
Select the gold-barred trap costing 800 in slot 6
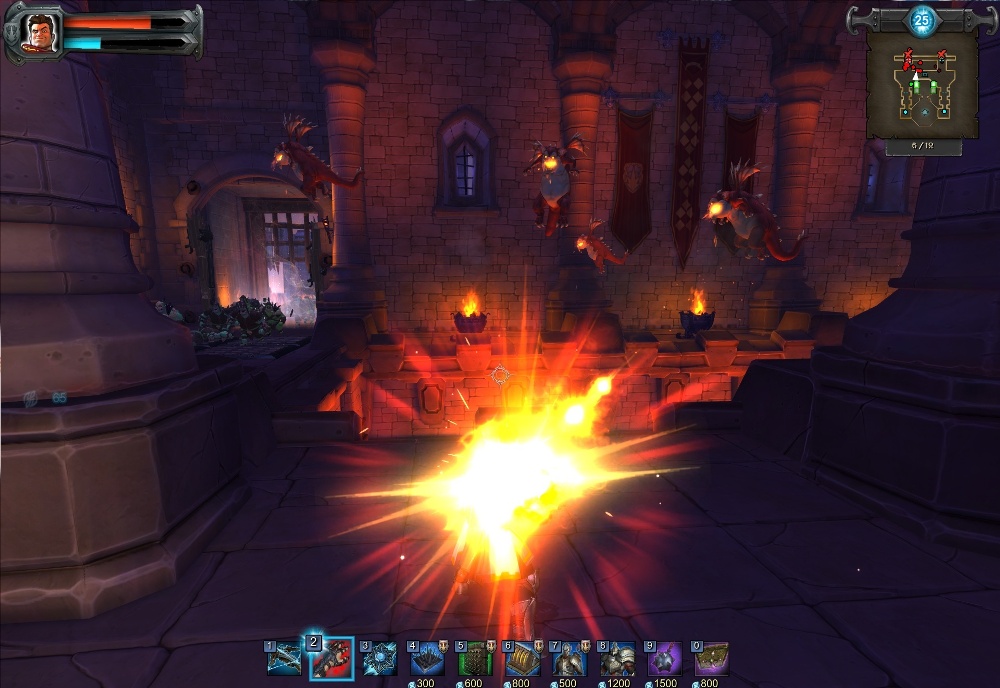pyautogui.click(x=522, y=659)
